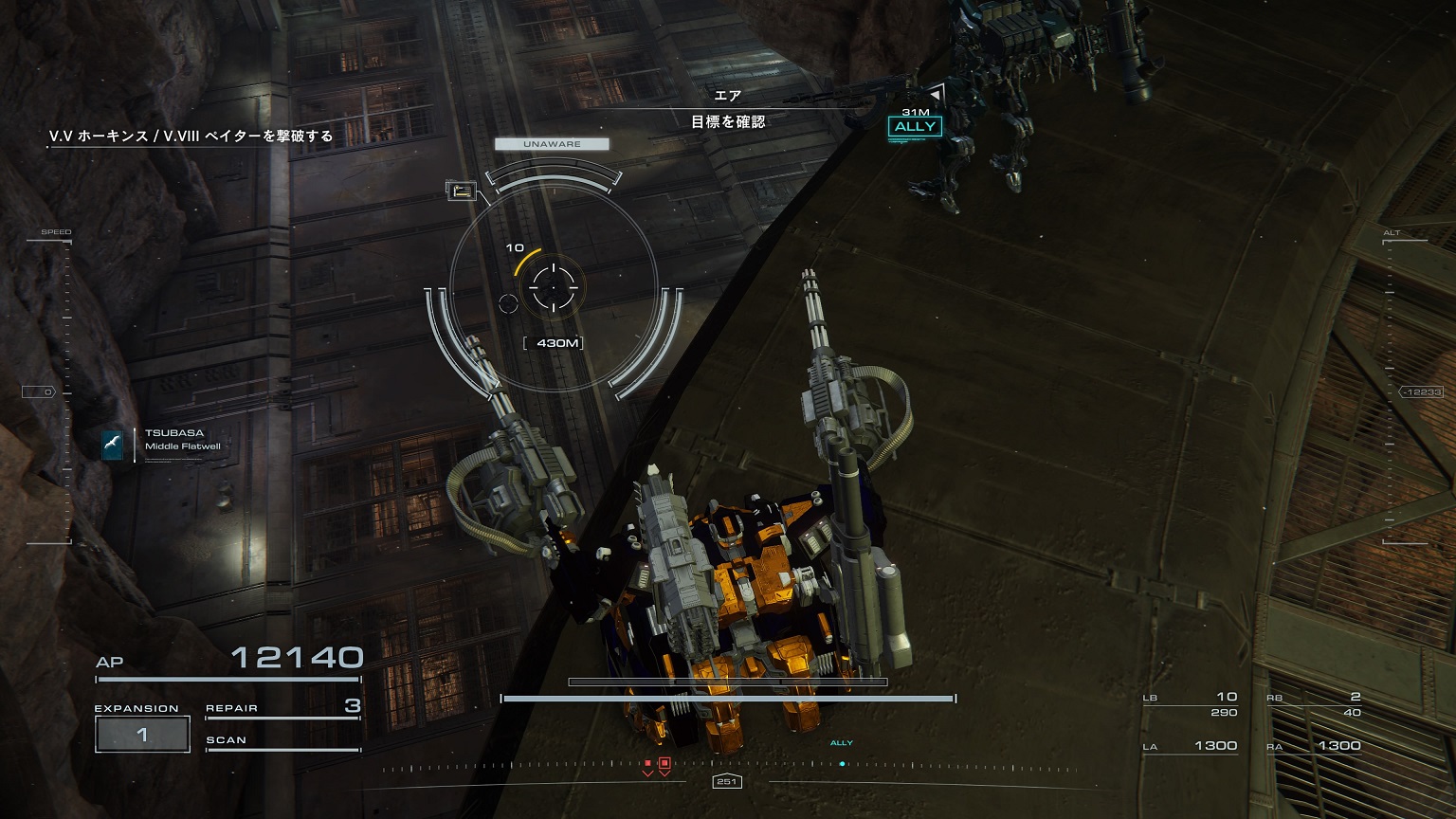Select the small target info icon beside reticle
The image size is (1456, 819).
click(x=462, y=191)
